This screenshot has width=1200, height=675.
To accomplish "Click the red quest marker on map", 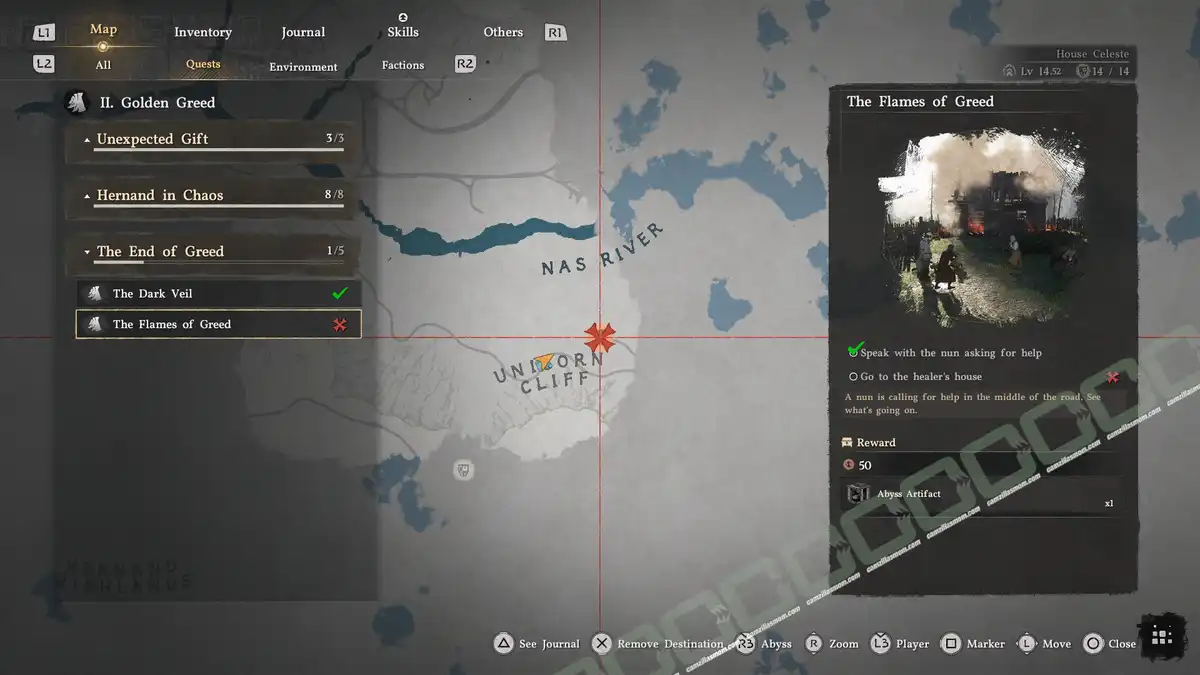I will 600,337.
